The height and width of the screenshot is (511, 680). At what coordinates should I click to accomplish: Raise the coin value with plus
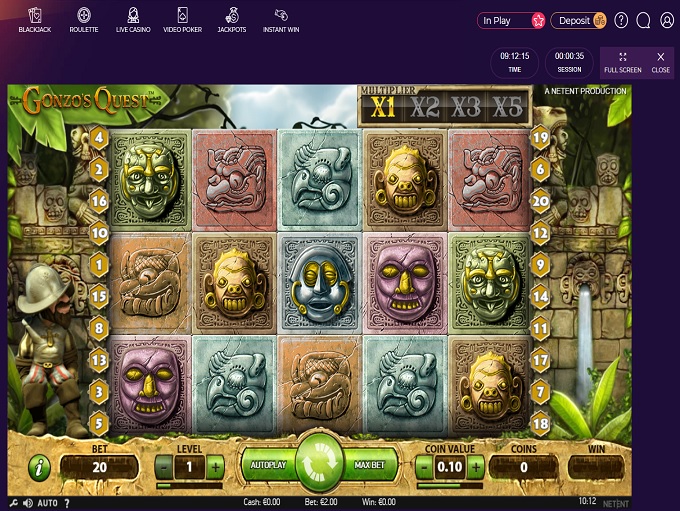476,467
